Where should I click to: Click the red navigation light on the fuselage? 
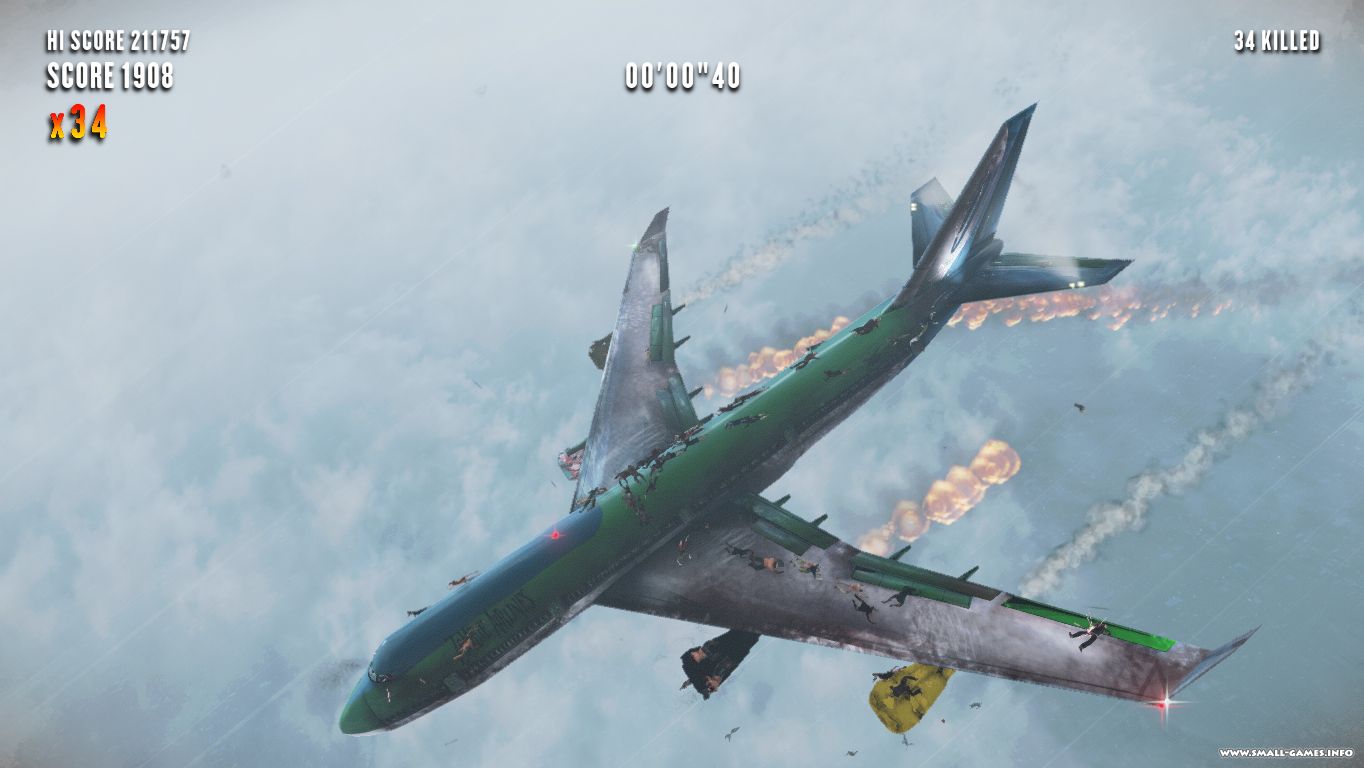pyautogui.click(x=555, y=536)
